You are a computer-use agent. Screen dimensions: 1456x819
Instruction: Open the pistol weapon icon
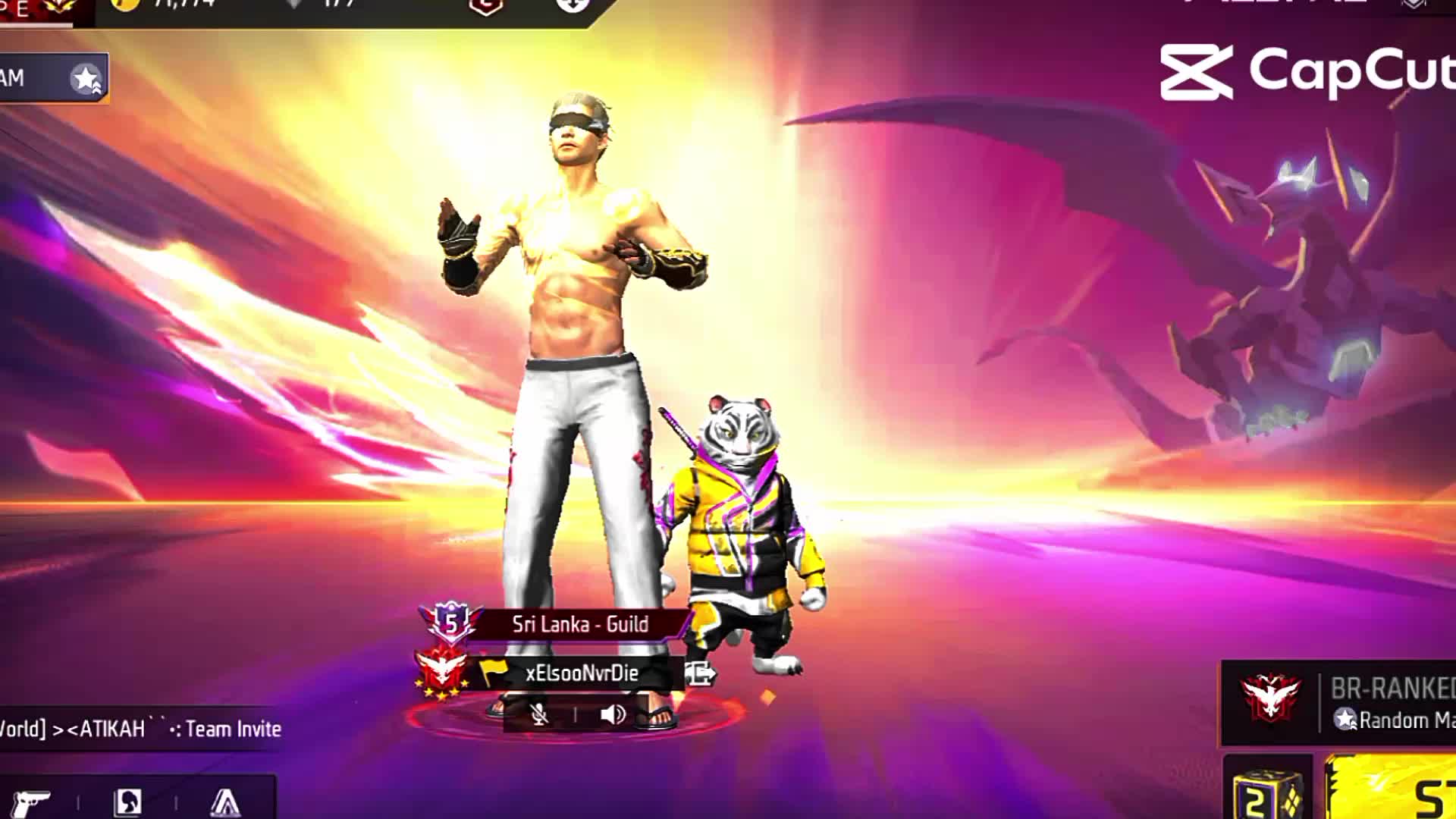point(32,802)
